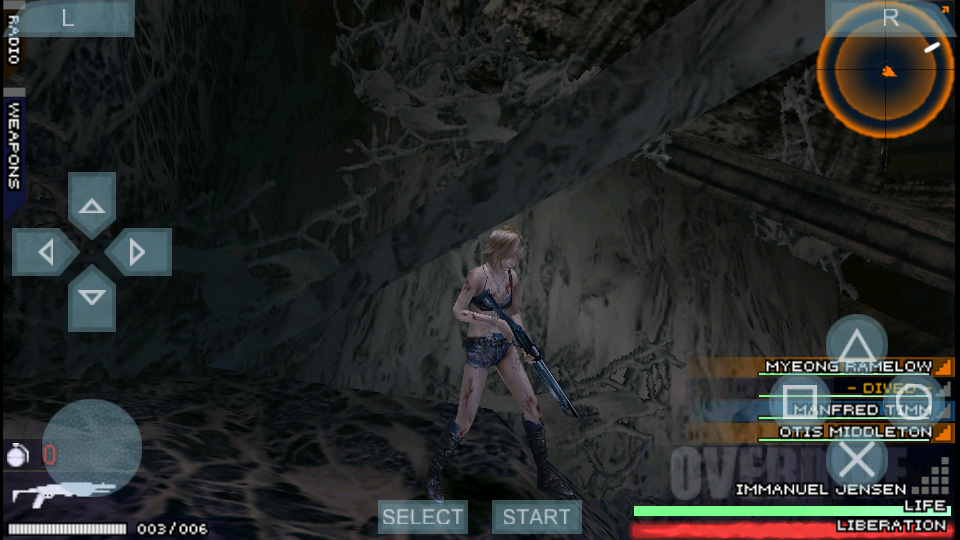960x540 pixels.
Task: Choose Myeong Ramelow in the squad list
Action: click(848, 367)
